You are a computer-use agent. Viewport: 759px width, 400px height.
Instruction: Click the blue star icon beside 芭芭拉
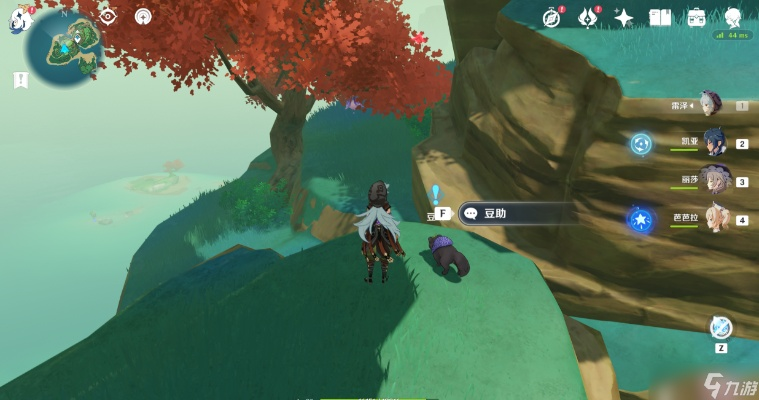(x=639, y=219)
